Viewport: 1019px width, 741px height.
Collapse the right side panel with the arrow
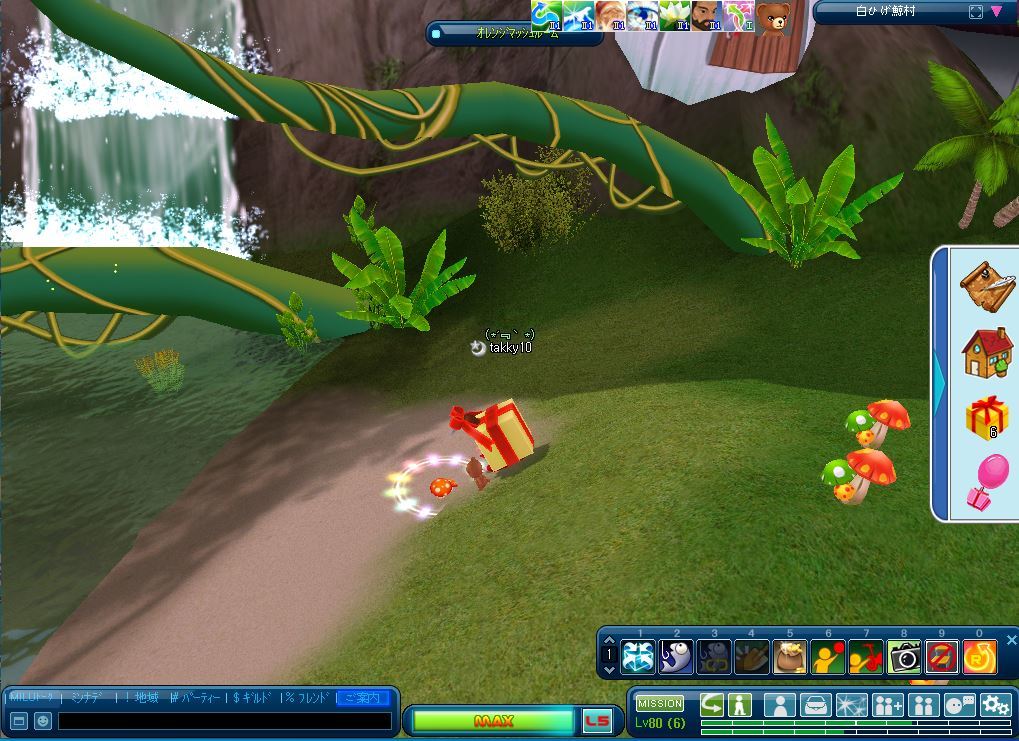point(940,385)
